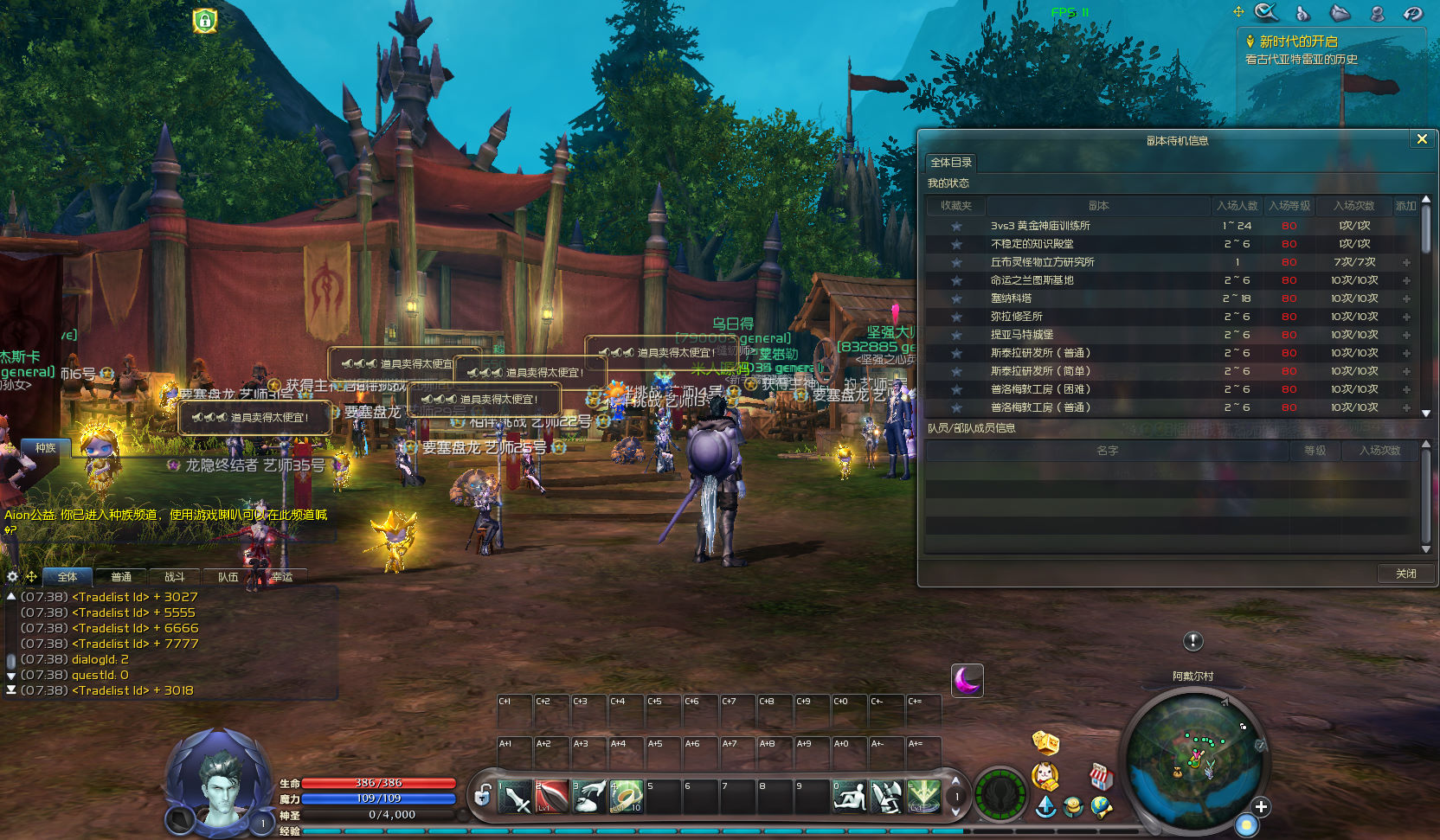1440x840 pixels.
Task: Sort the list by 入场等级 column header
Action: click(1289, 206)
